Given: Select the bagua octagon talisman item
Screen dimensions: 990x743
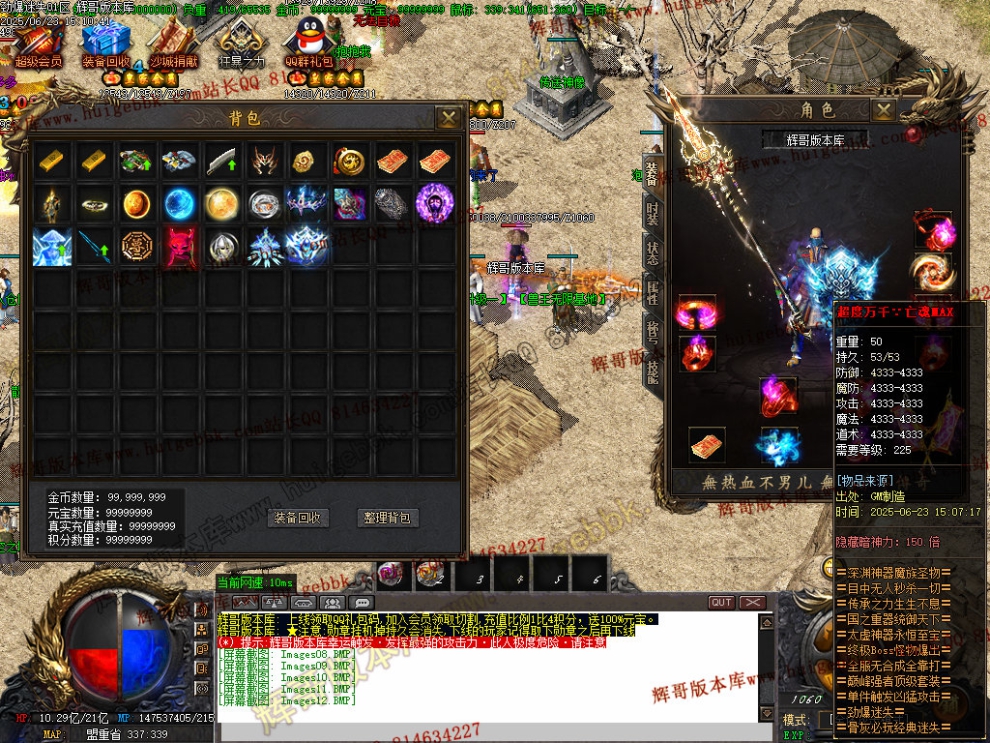Looking at the screenshot, I should point(138,246).
